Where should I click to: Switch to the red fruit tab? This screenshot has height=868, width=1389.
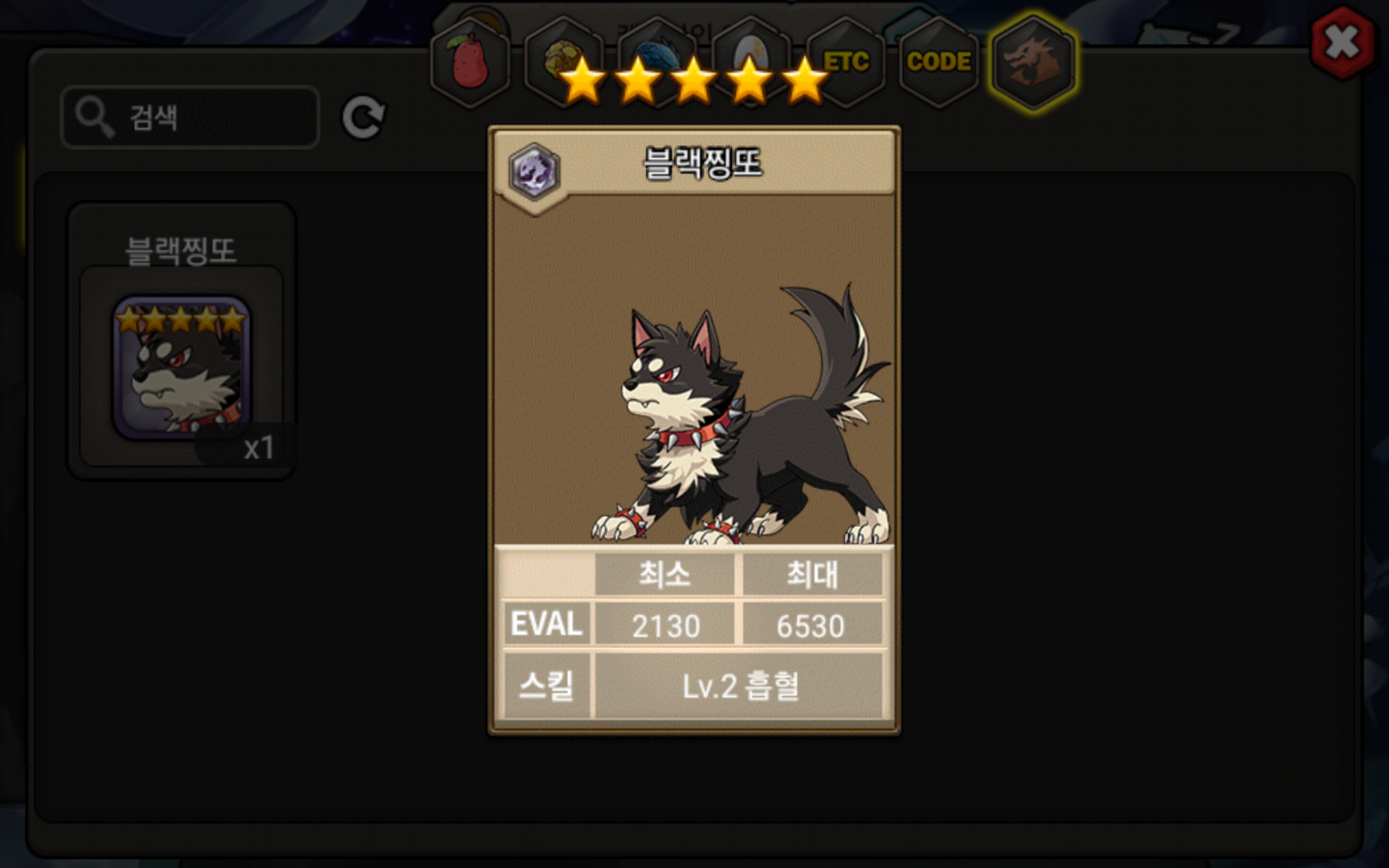click(x=470, y=62)
